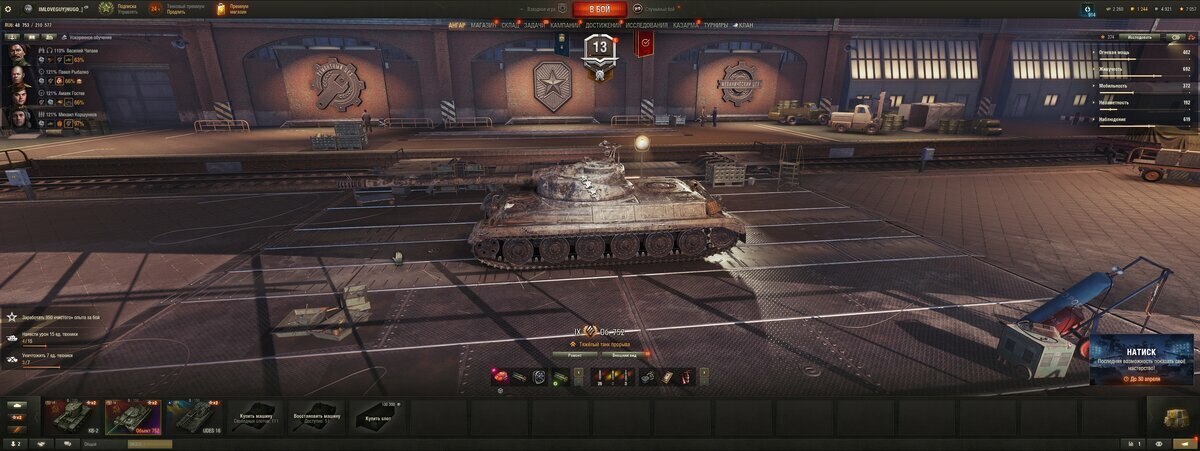Show the ДОСТИЖЕНИЯ tab
The width and height of the screenshot is (1200, 451).
[x=602, y=25]
